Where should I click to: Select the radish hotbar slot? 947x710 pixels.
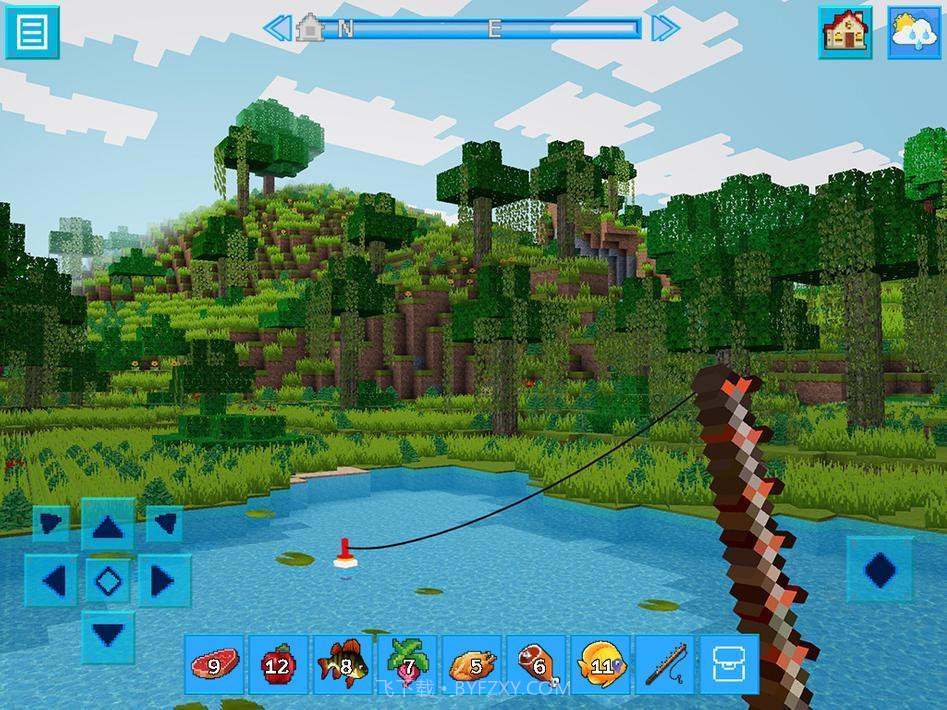click(x=406, y=664)
